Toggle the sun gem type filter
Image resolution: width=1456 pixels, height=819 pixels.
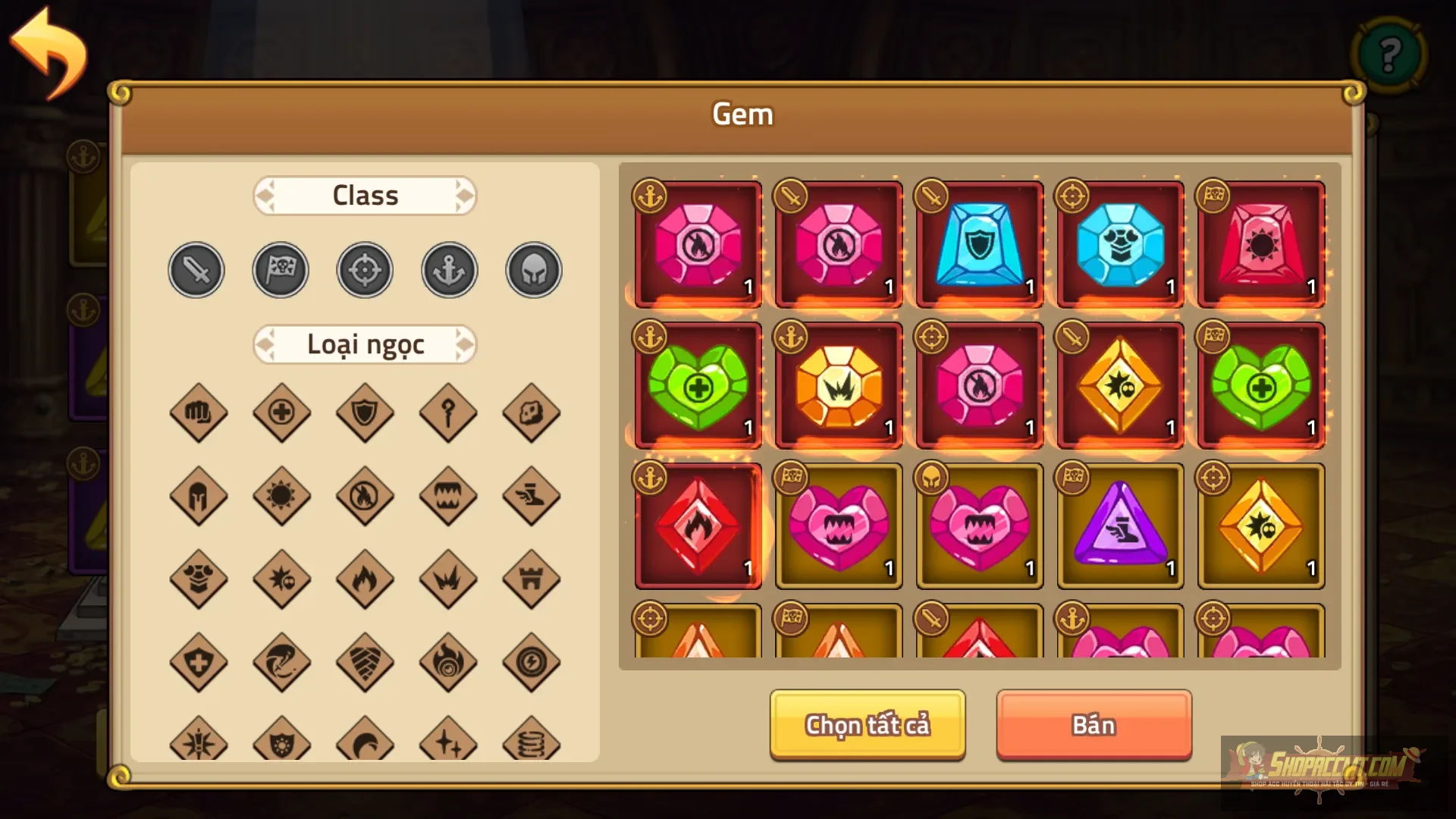[x=281, y=497]
